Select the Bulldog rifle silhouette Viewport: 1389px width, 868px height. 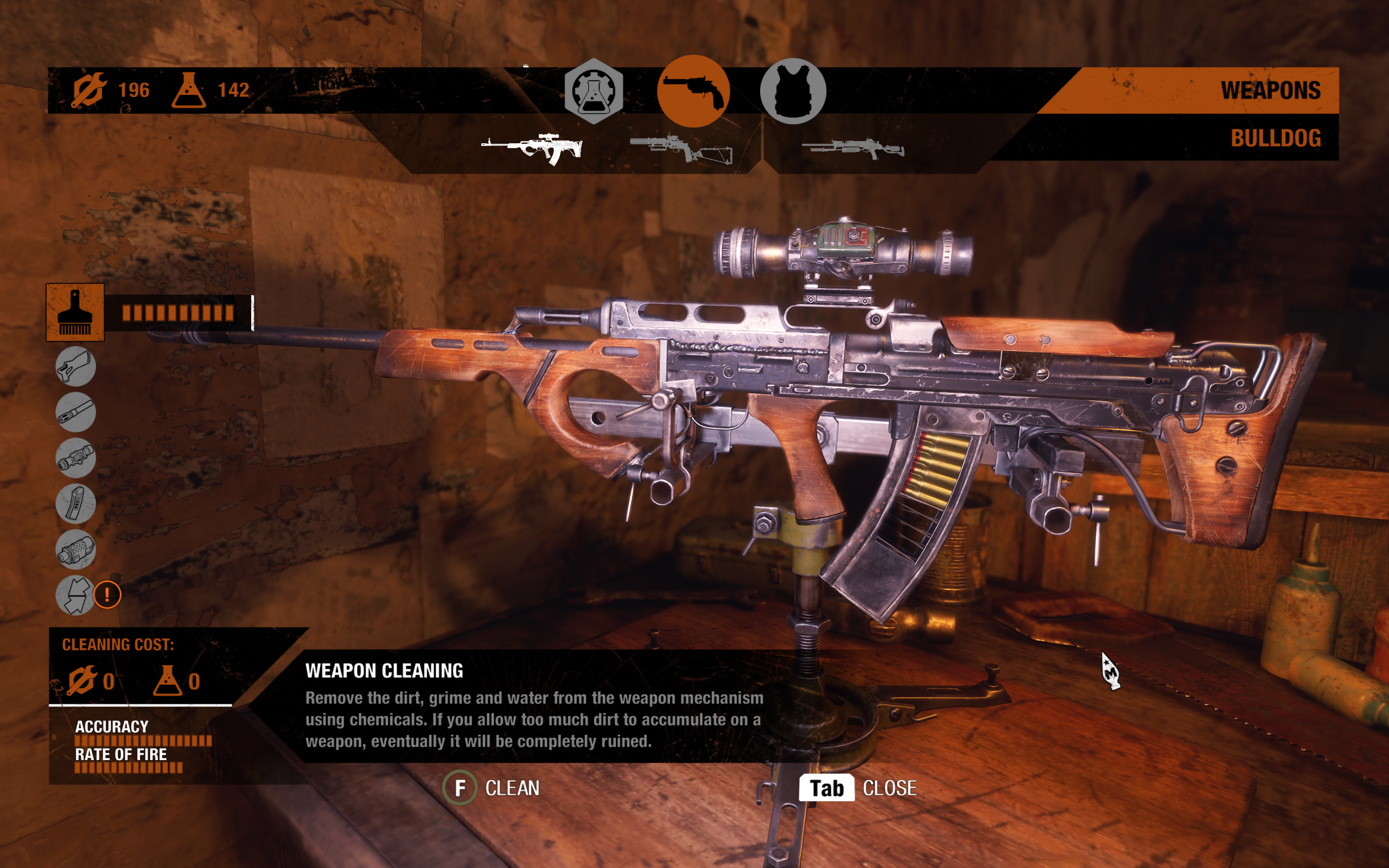[x=532, y=148]
